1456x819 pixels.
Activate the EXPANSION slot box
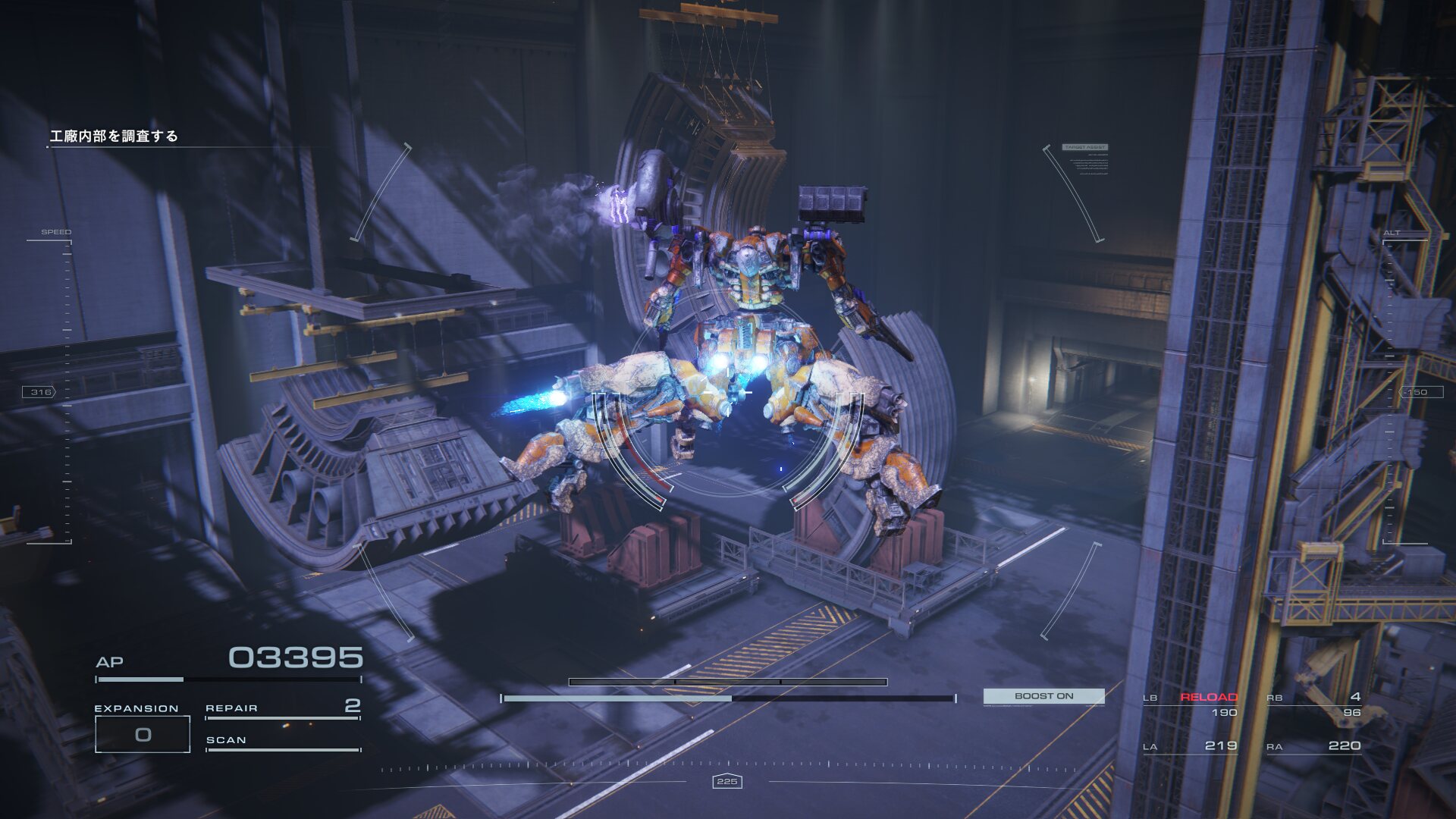click(143, 734)
